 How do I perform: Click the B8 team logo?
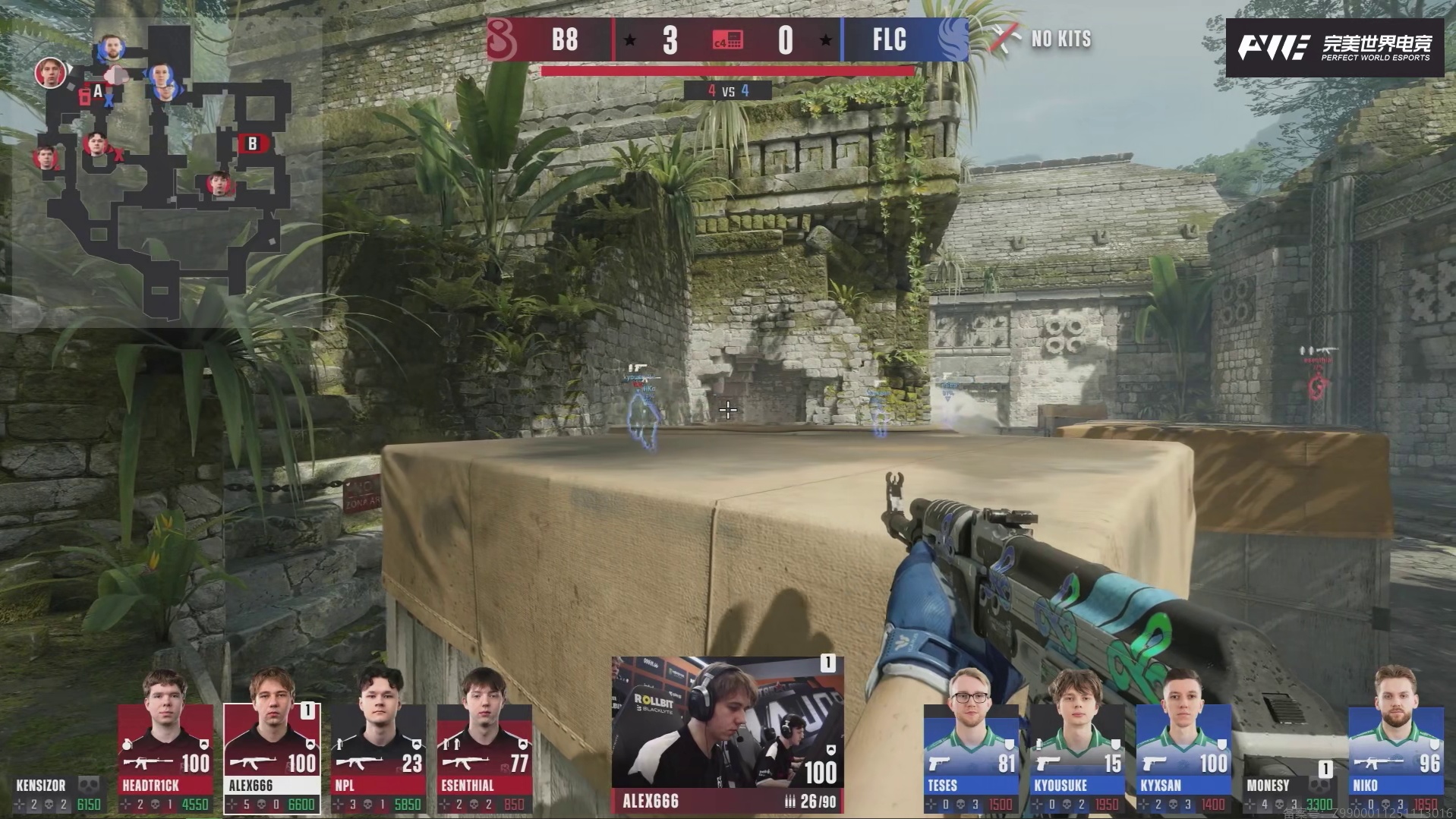click(x=502, y=39)
